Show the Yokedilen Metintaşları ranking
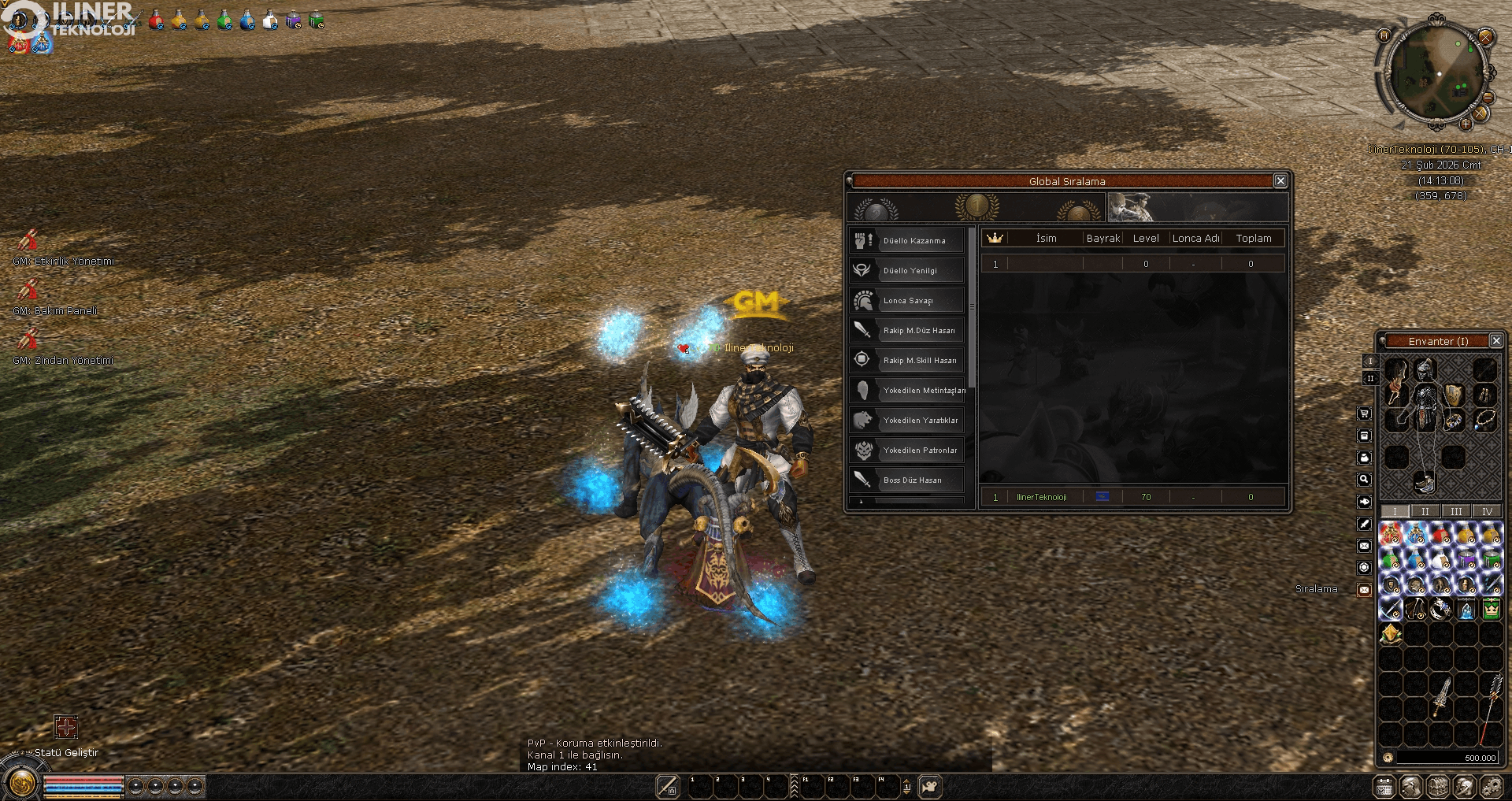Screen dimensions: 1512x801 click(x=907, y=390)
